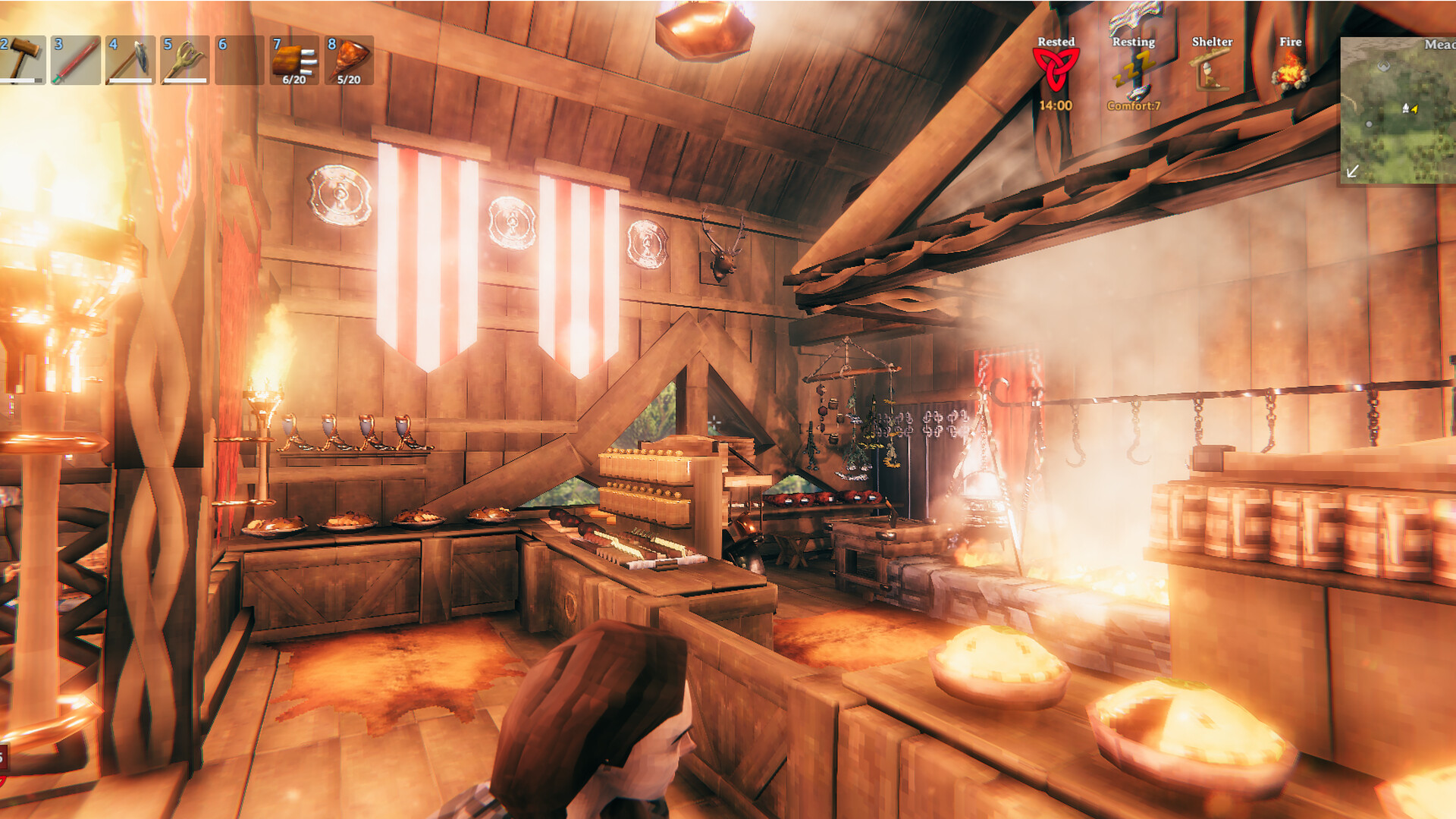Select the bread in hotbar slot 8
Image resolution: width=1456 pixels, height=819 pixels.
pos(350,61)
